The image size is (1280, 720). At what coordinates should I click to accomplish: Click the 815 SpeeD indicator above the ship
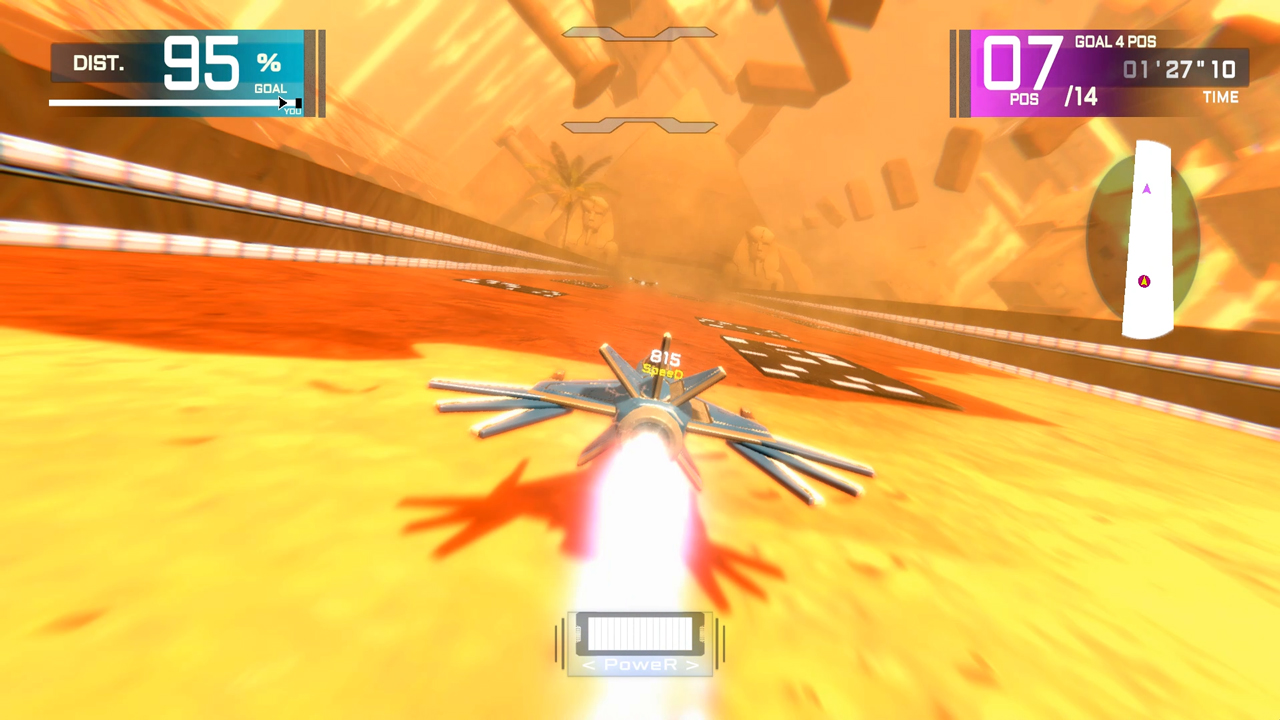[664, 362]
